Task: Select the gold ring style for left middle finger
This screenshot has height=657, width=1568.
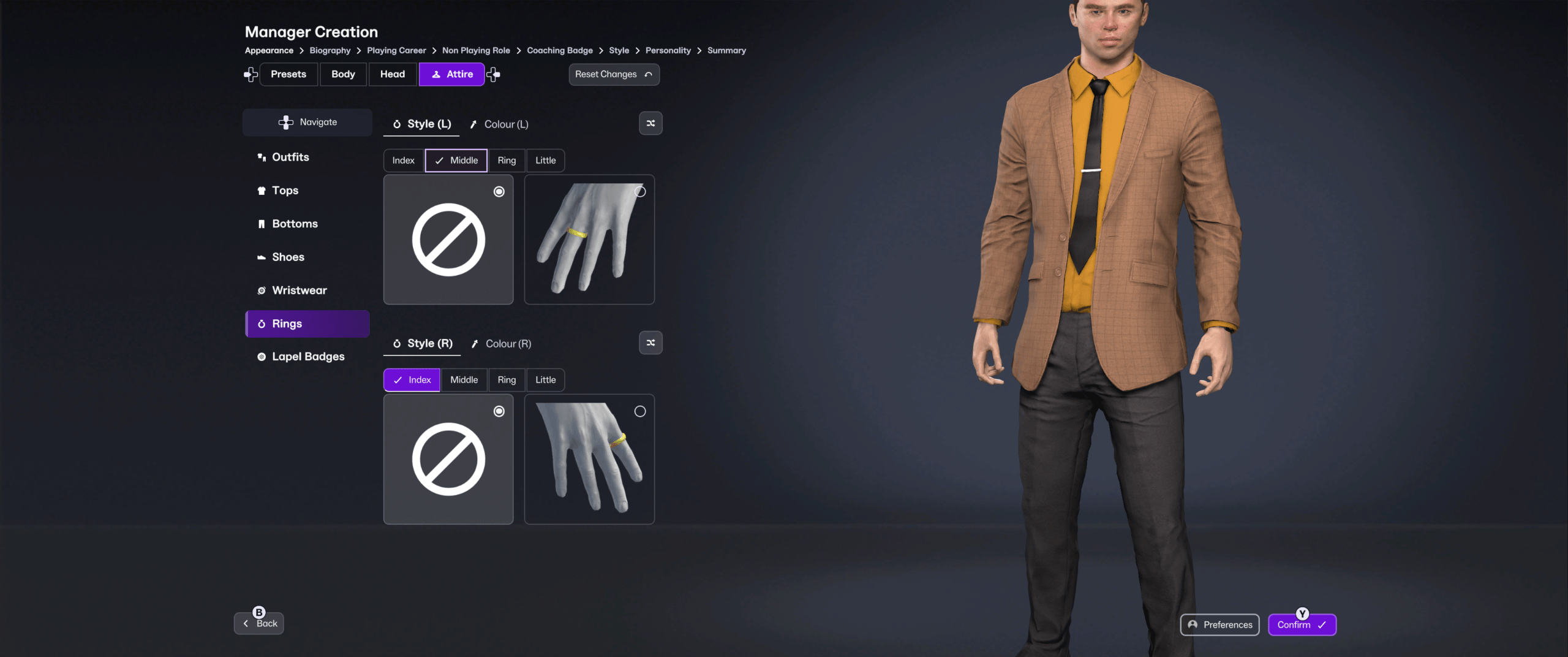Action: click(589, 240)
